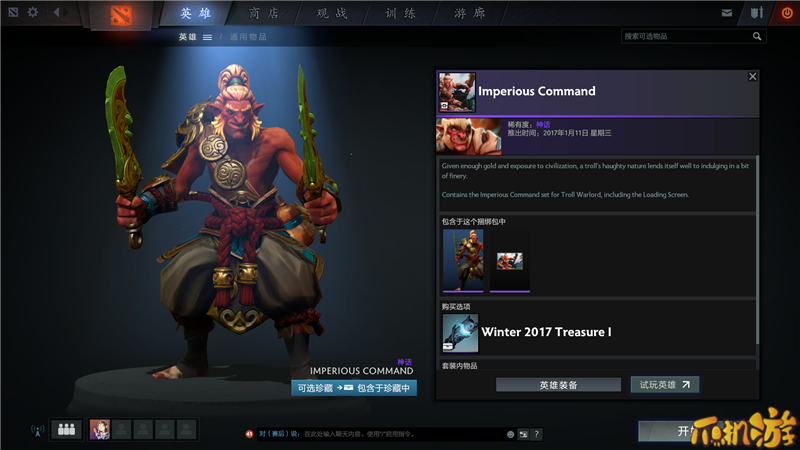Close the Imperious Command details panel

tap(753, 76)
